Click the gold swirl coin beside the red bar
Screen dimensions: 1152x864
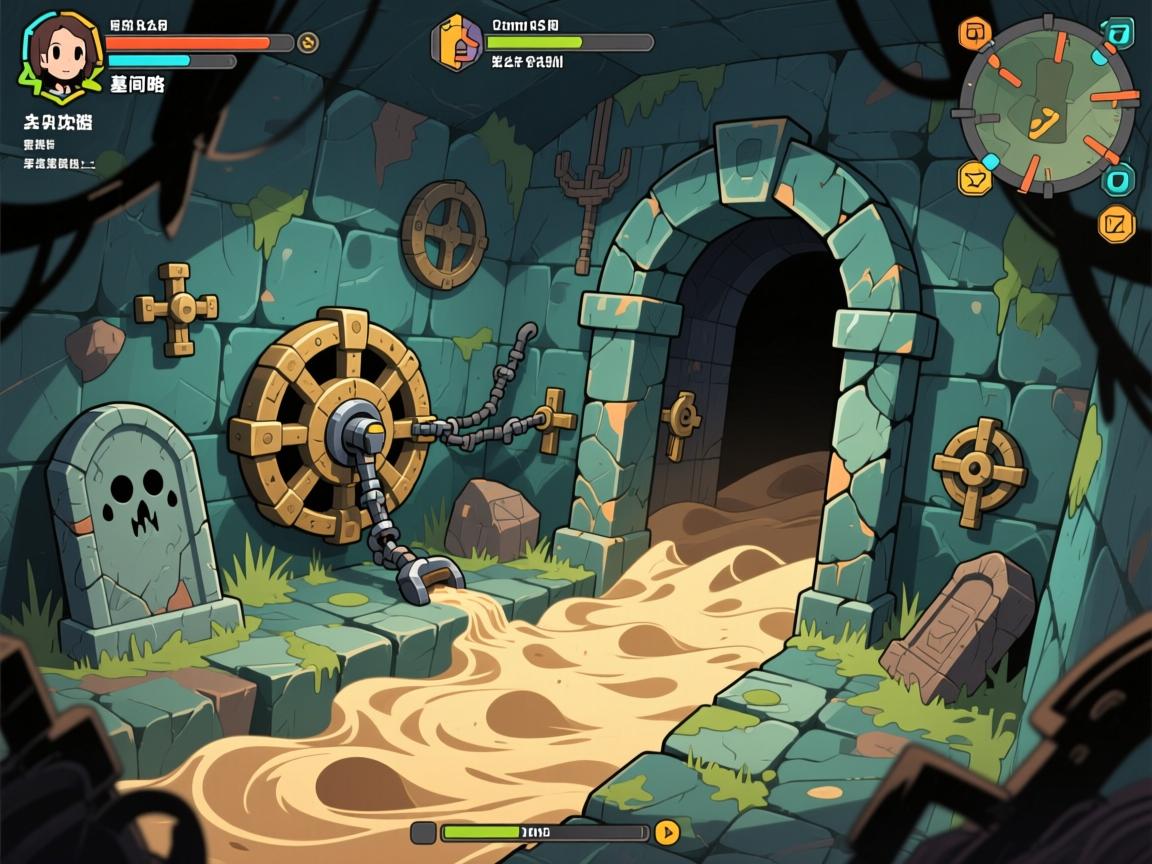[x=308, y=42]
